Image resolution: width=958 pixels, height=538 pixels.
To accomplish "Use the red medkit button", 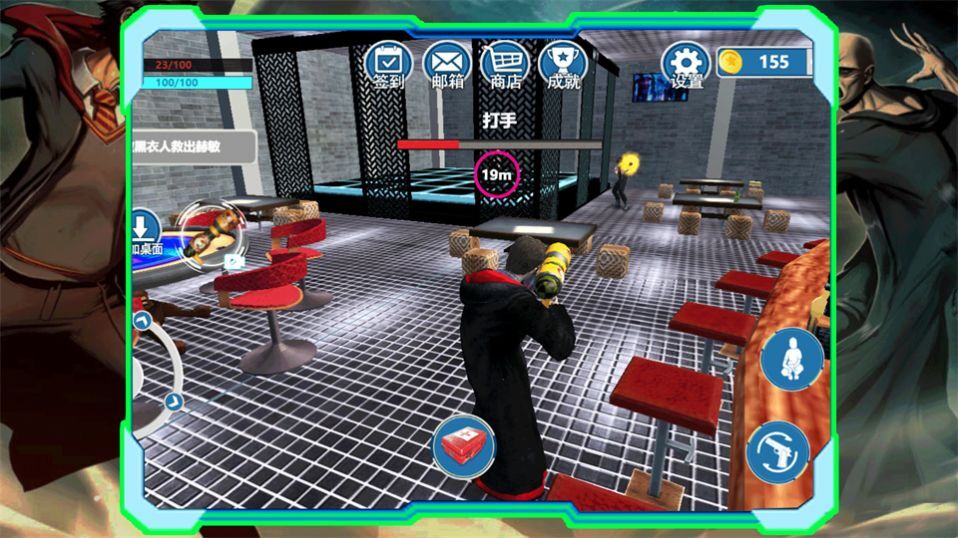I will coord(464,446).
